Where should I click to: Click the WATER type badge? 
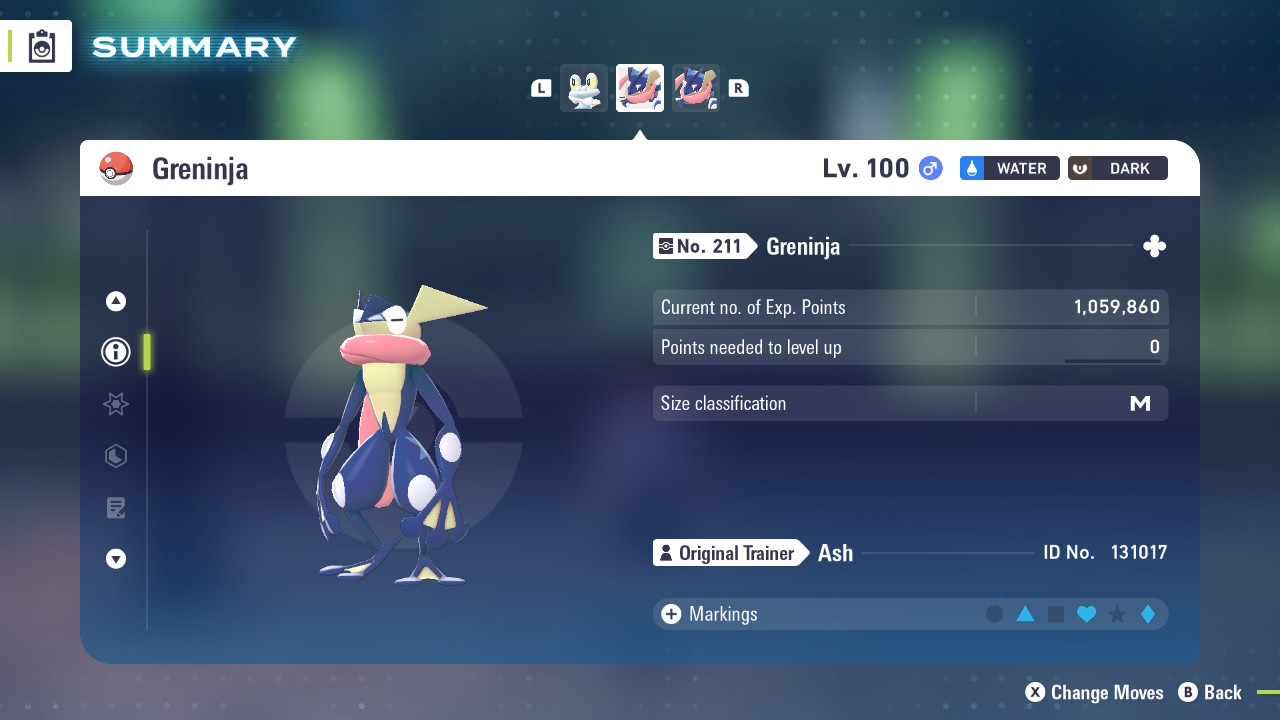pyautogui.click(x=1009, y=168)
